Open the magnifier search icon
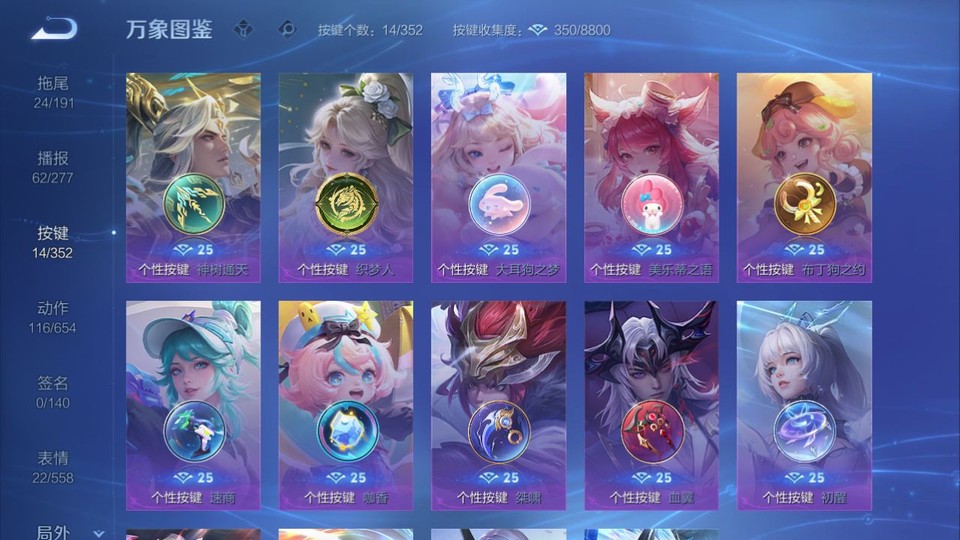Screen dimensions: 960x540 tap(287, 30)
